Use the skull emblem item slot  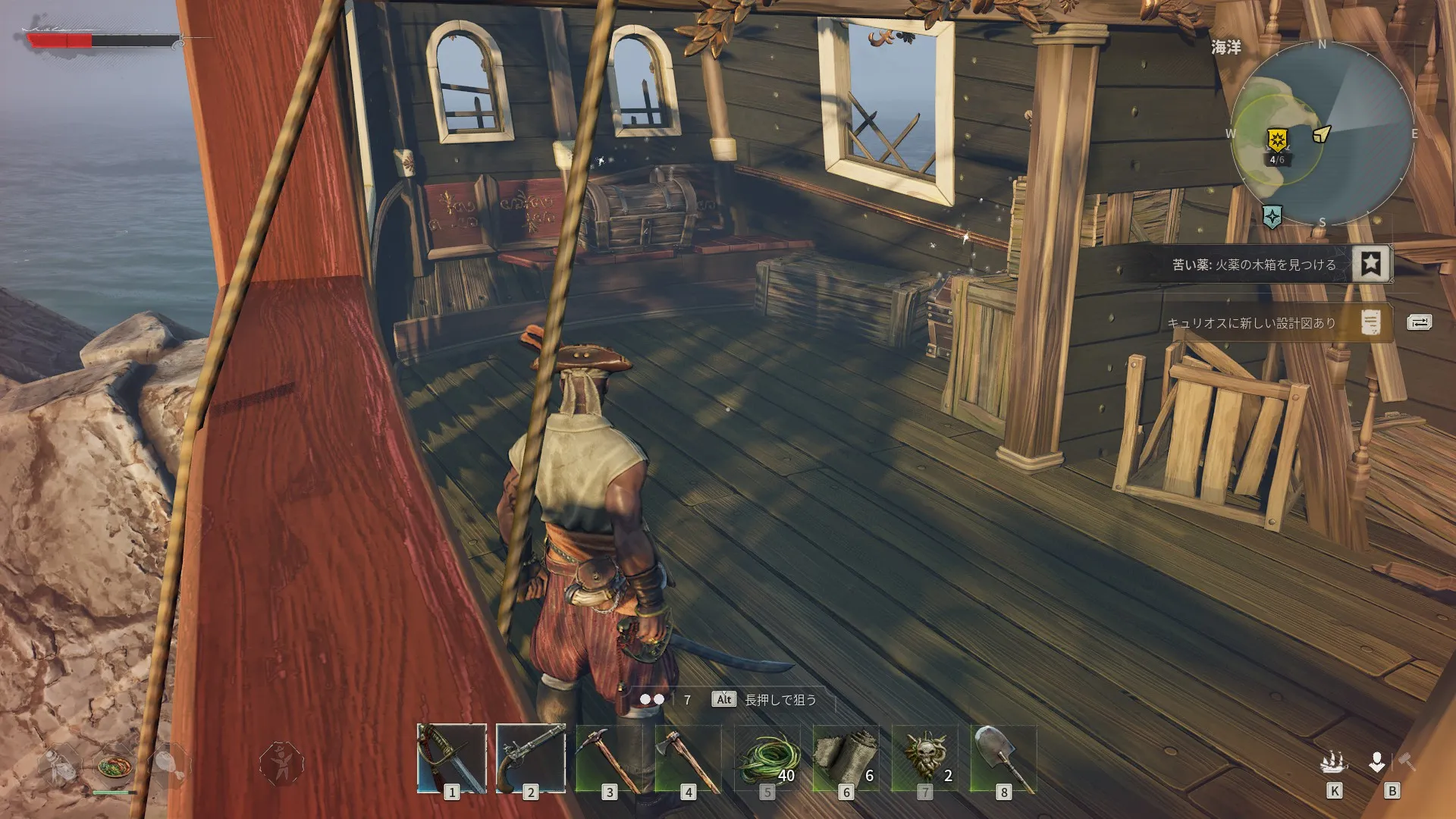[924, 758]
